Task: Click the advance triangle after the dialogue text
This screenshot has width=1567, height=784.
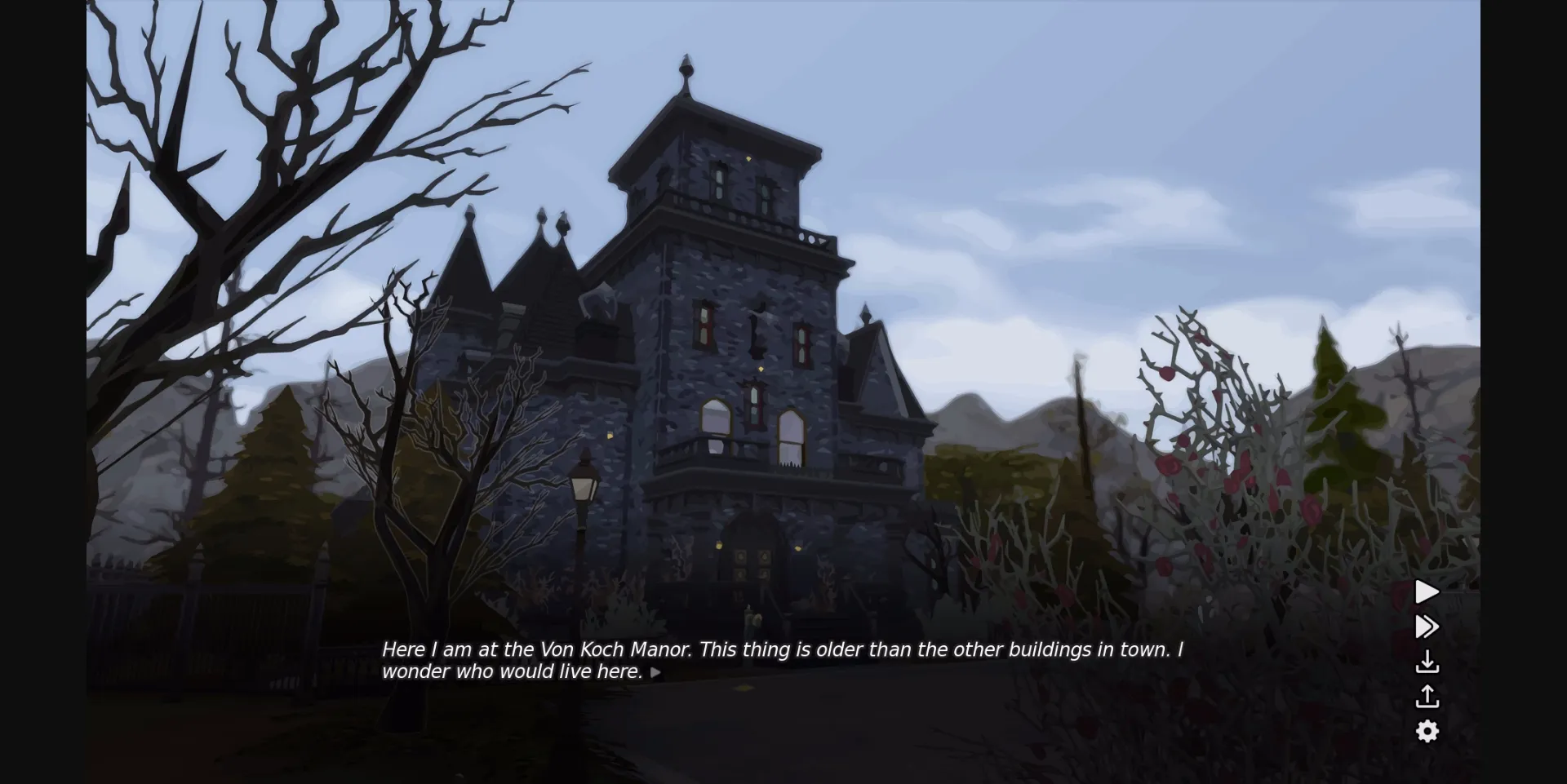Action: [x=655, y=672]
